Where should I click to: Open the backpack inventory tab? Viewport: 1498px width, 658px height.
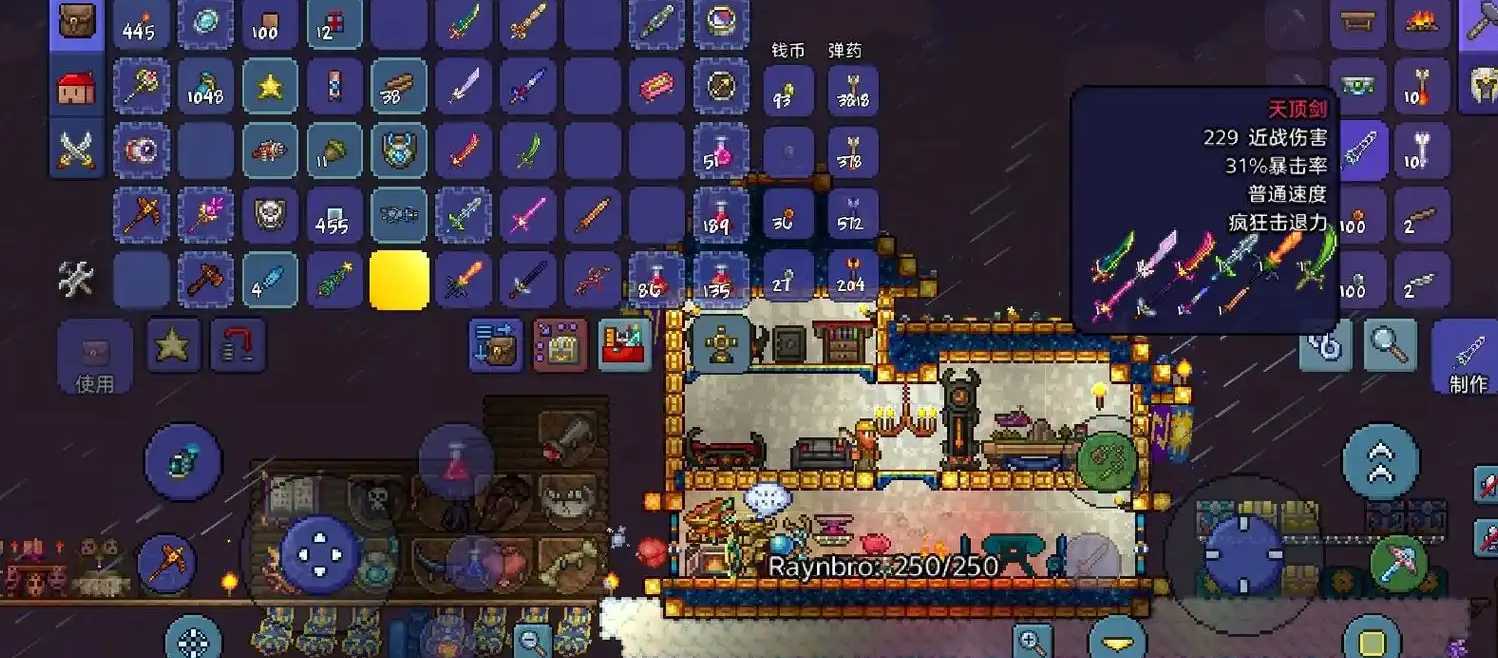pyautogui.click(x=77, y=23)
